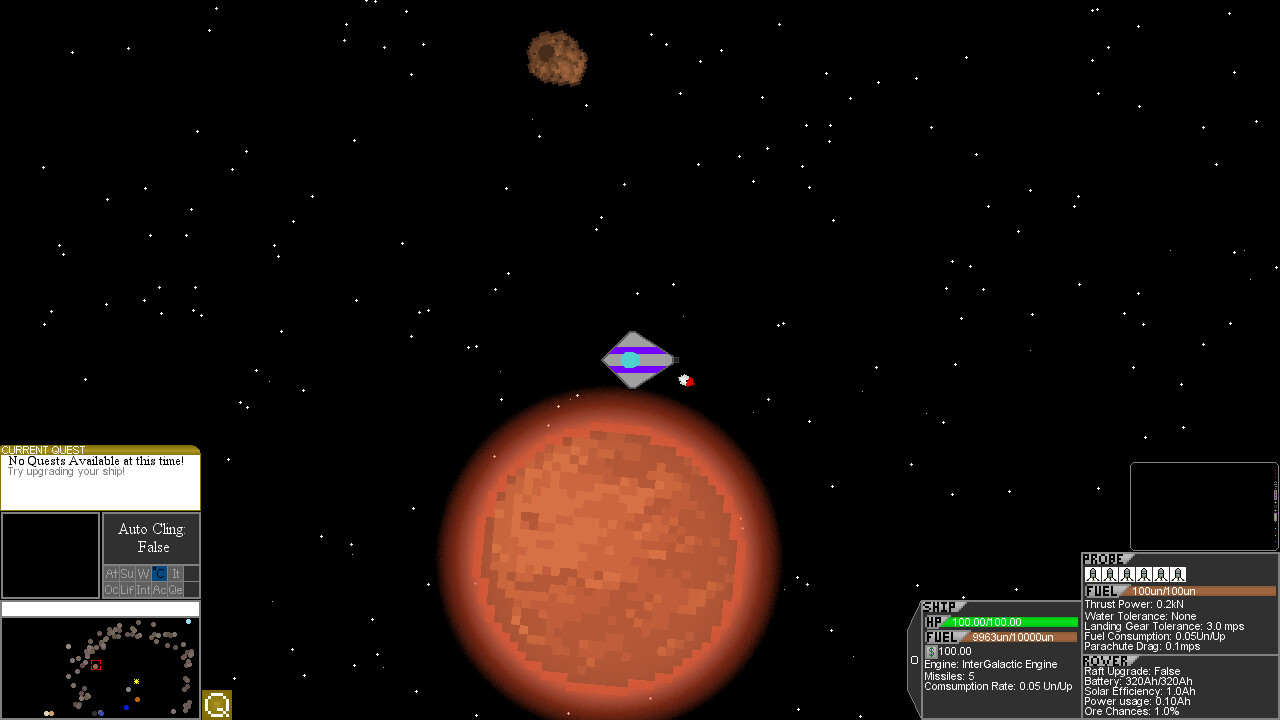Select the third probe rocket icon
Image resolution: width=1280 pixels, height=720 pixels.
pos(1128,574)
